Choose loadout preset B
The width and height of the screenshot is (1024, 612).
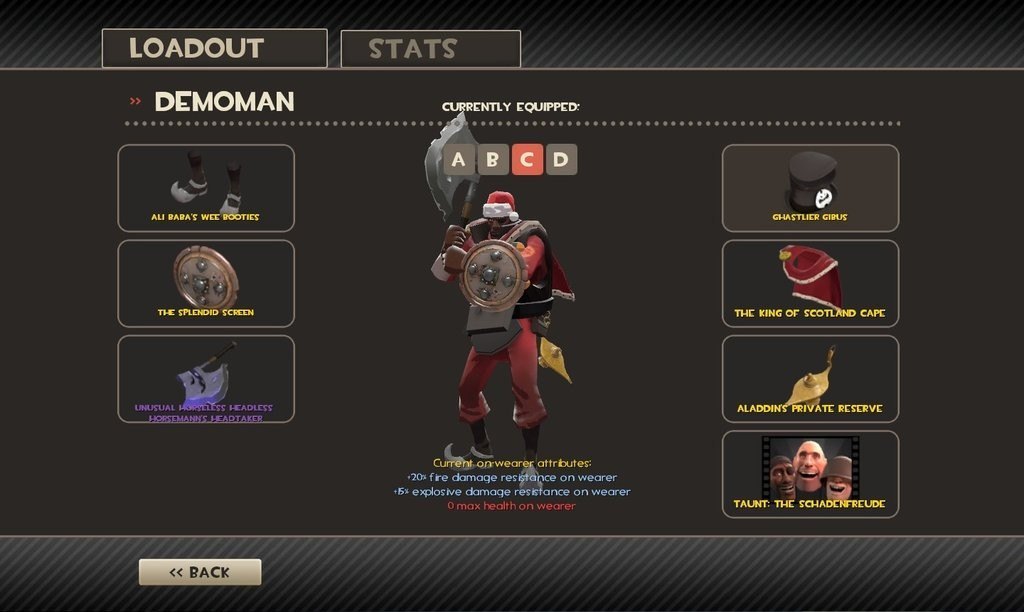493,159
